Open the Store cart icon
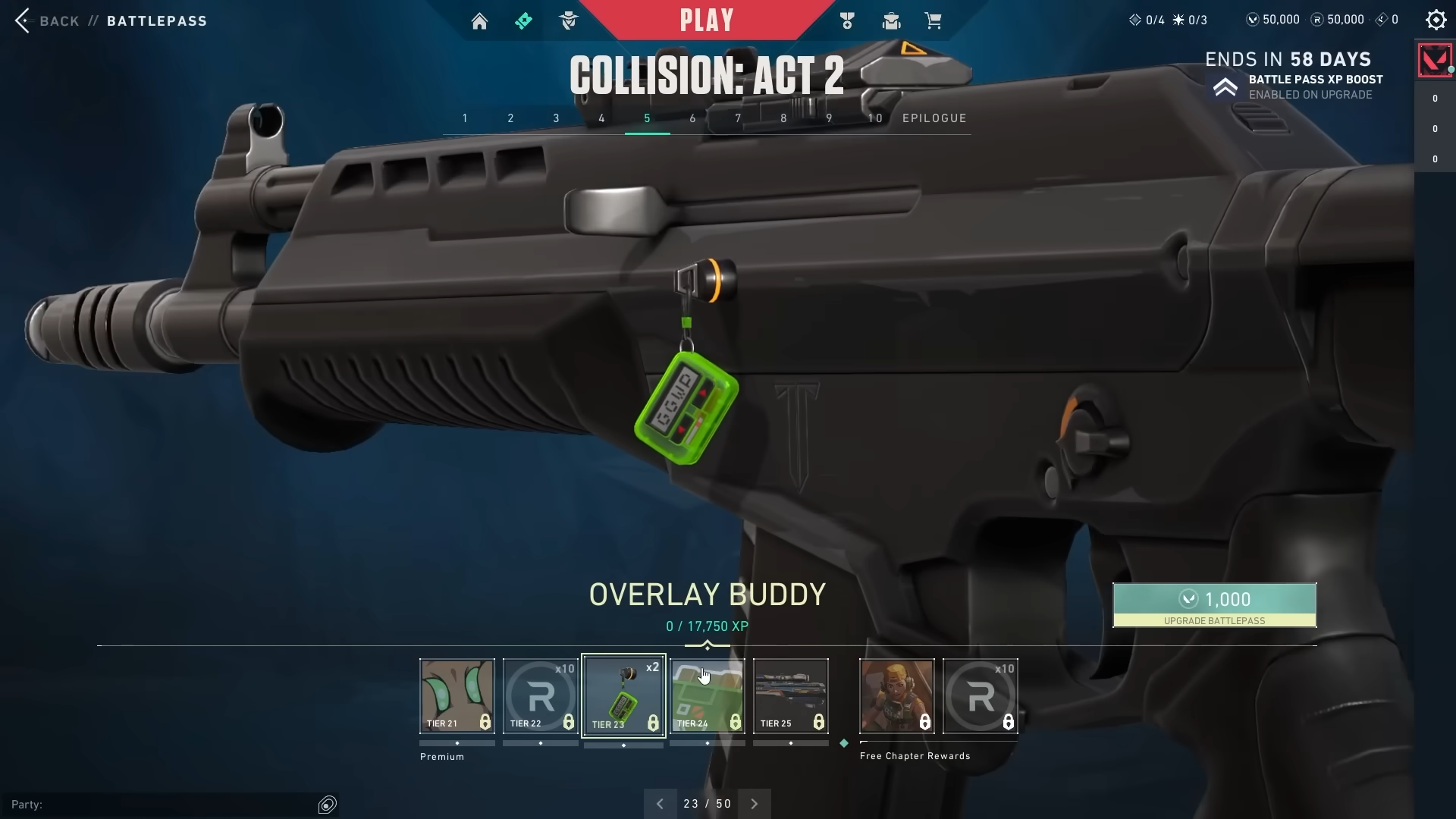The width and height of the screenshot is (1456, 819). [x=934, y=20]
